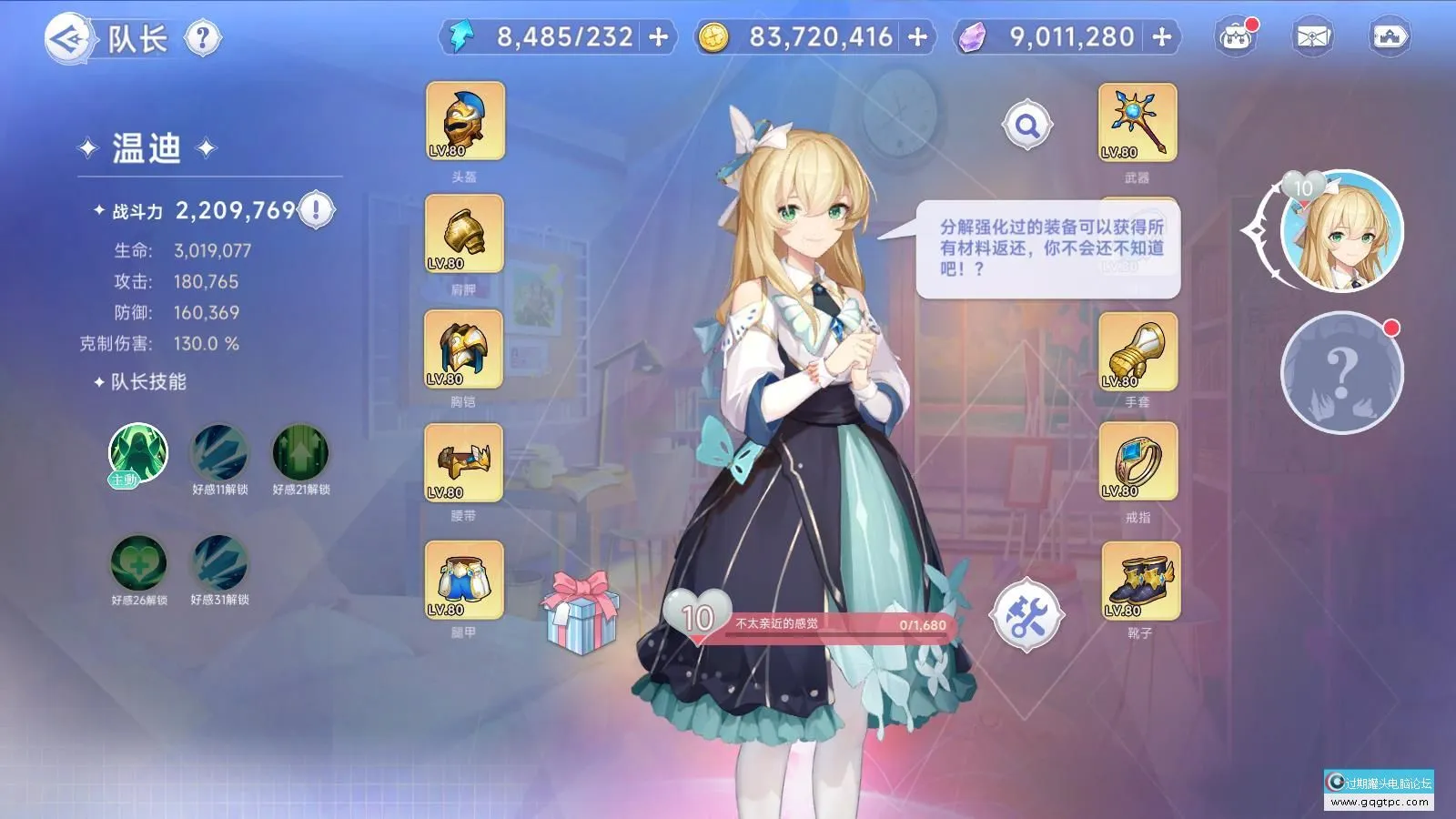Add gold coins with the plus button

click(918, 37)
